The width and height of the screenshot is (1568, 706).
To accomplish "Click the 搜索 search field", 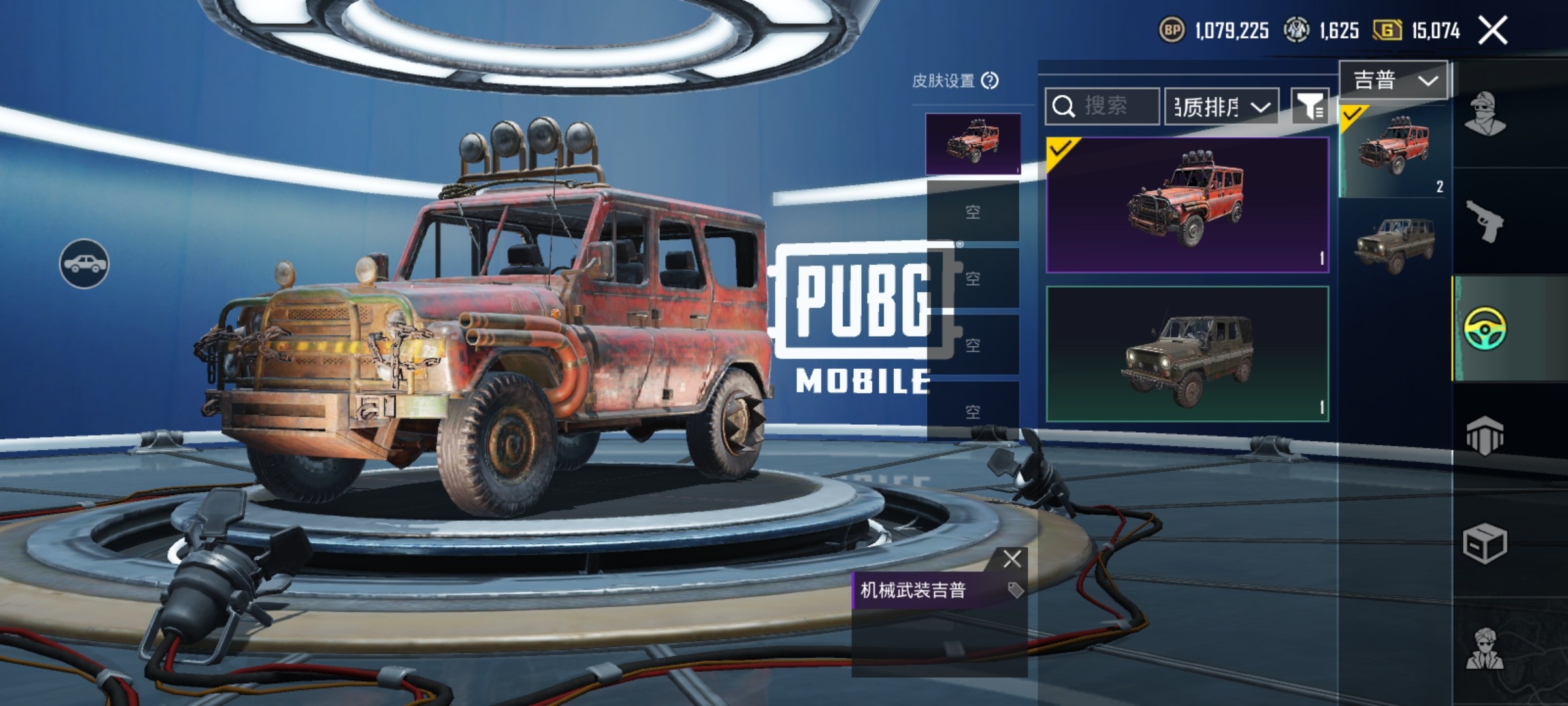I will point(1103,106).
